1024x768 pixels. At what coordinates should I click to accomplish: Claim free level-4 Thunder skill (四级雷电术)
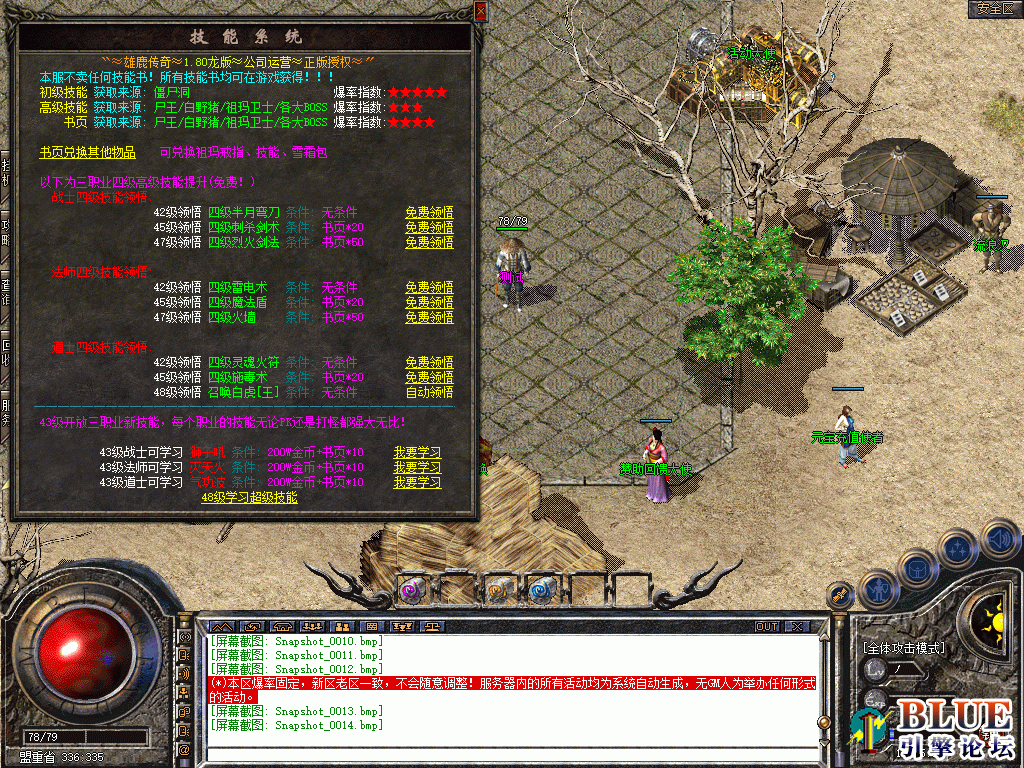tap(429, 288)
